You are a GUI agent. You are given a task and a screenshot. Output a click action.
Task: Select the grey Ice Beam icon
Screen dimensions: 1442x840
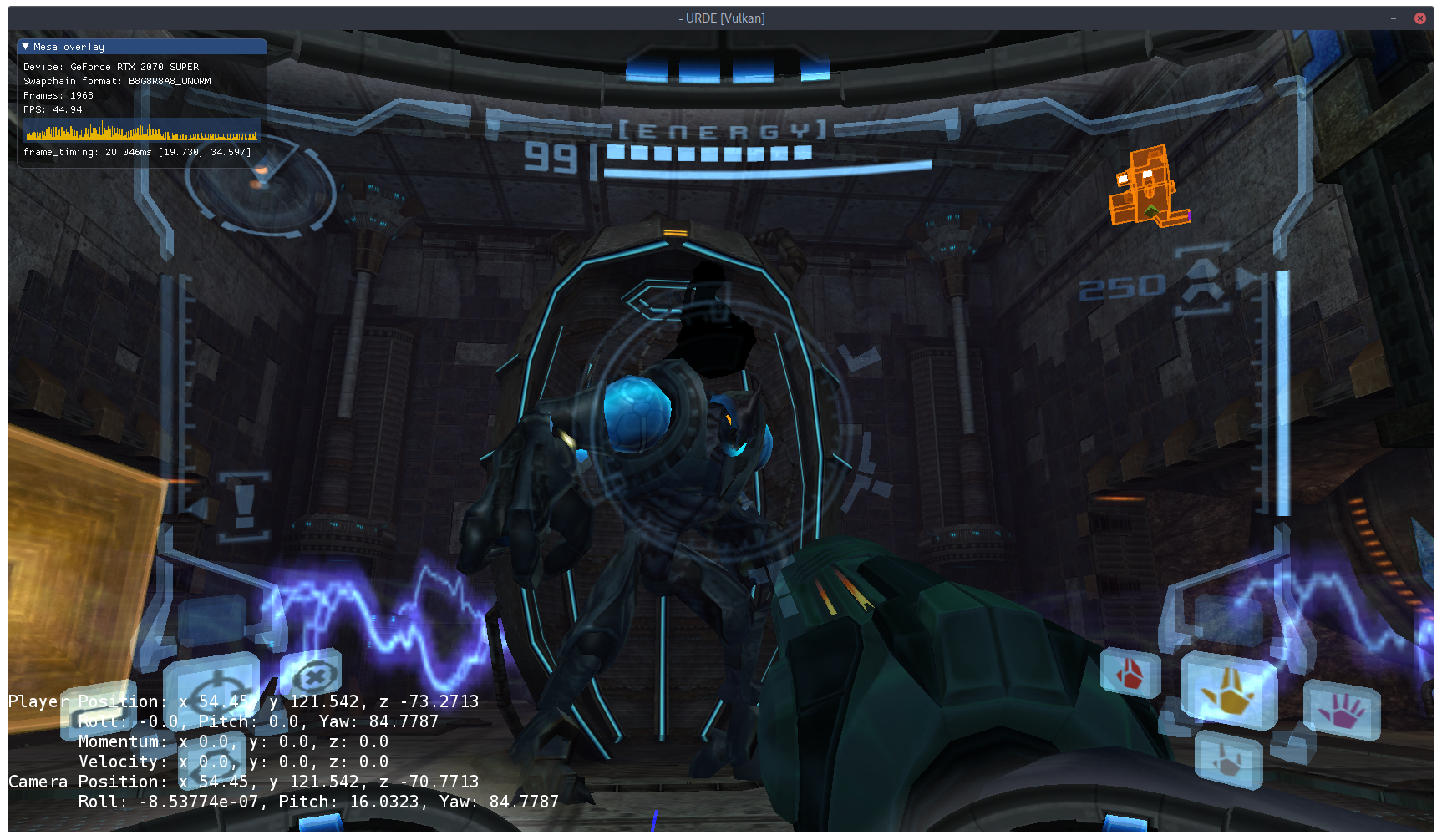coord(1227,759)
